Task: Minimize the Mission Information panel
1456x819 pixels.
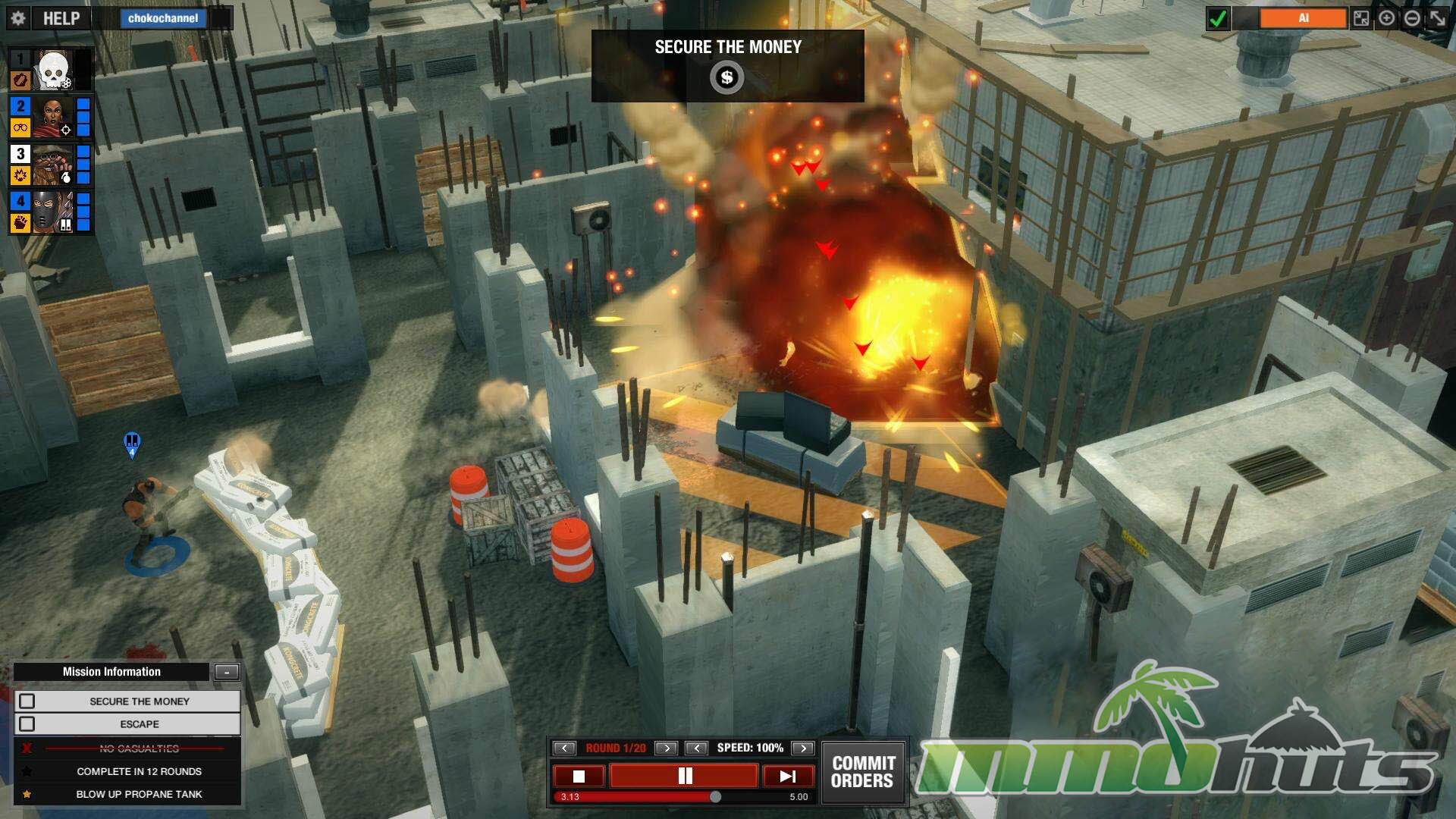Action: 227,672
